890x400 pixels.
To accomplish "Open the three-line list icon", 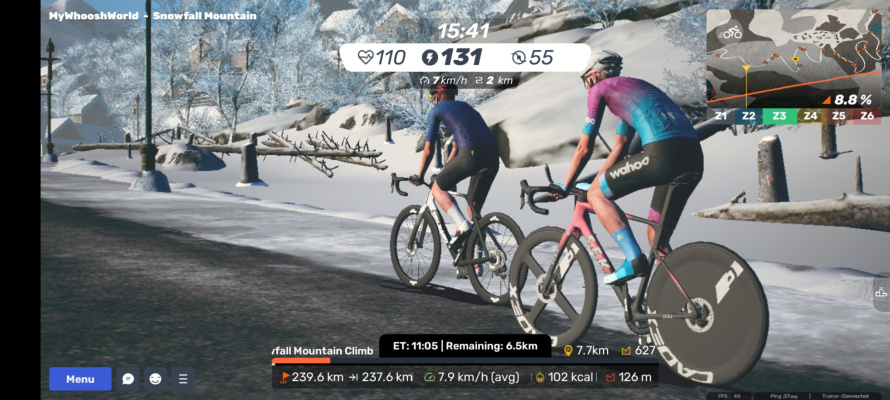I will tap(182, 379).
